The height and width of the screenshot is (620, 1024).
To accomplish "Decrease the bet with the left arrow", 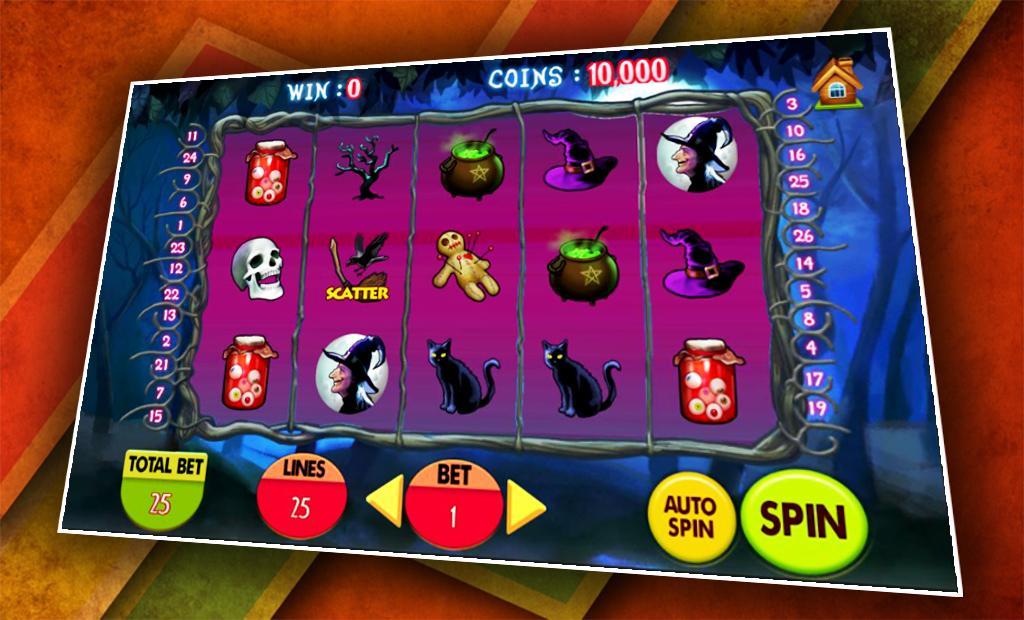I will [385, 500].
